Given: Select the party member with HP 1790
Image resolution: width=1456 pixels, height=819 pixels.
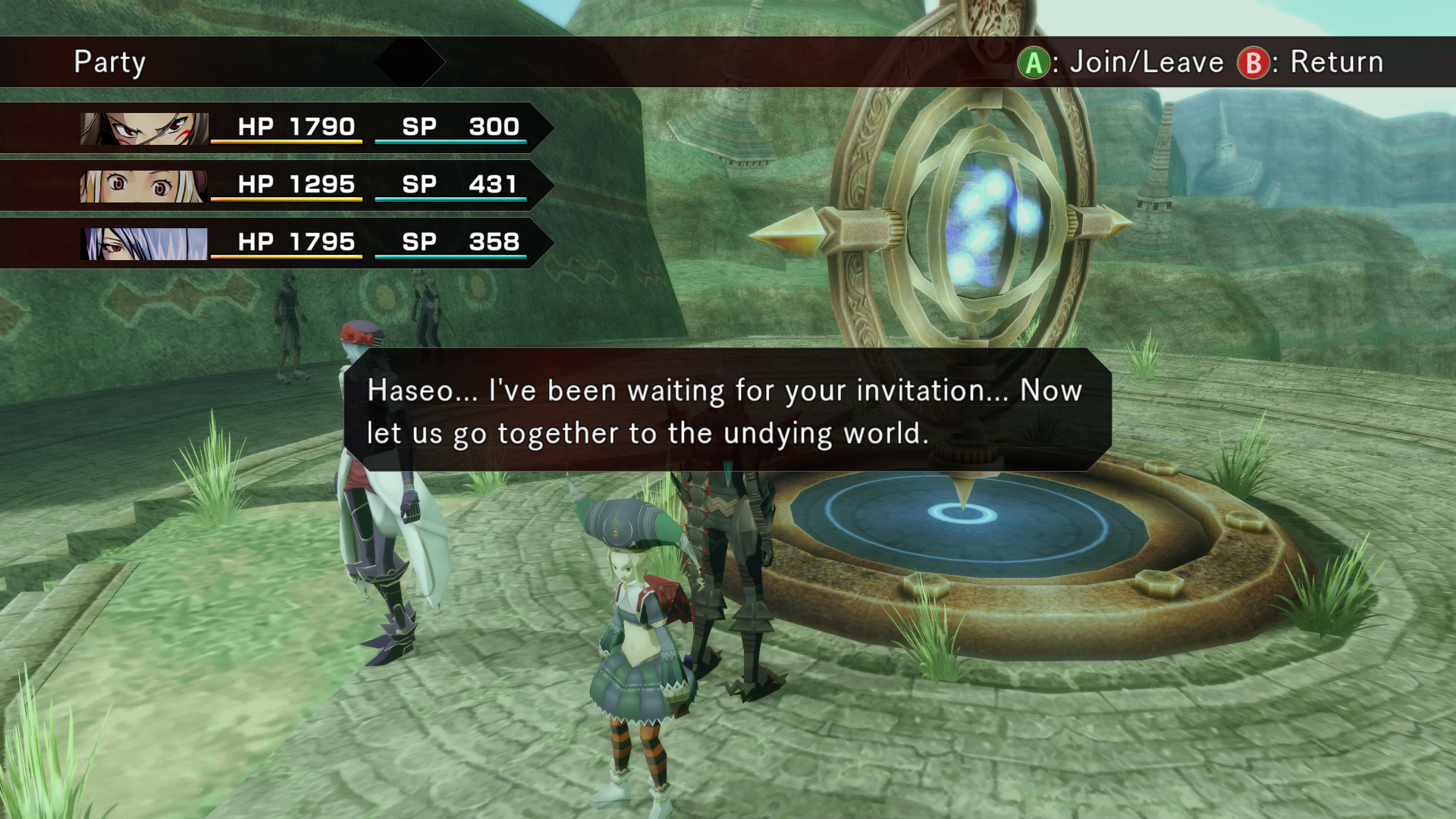Looking at the screenshot, I should [x=303, y=127].
